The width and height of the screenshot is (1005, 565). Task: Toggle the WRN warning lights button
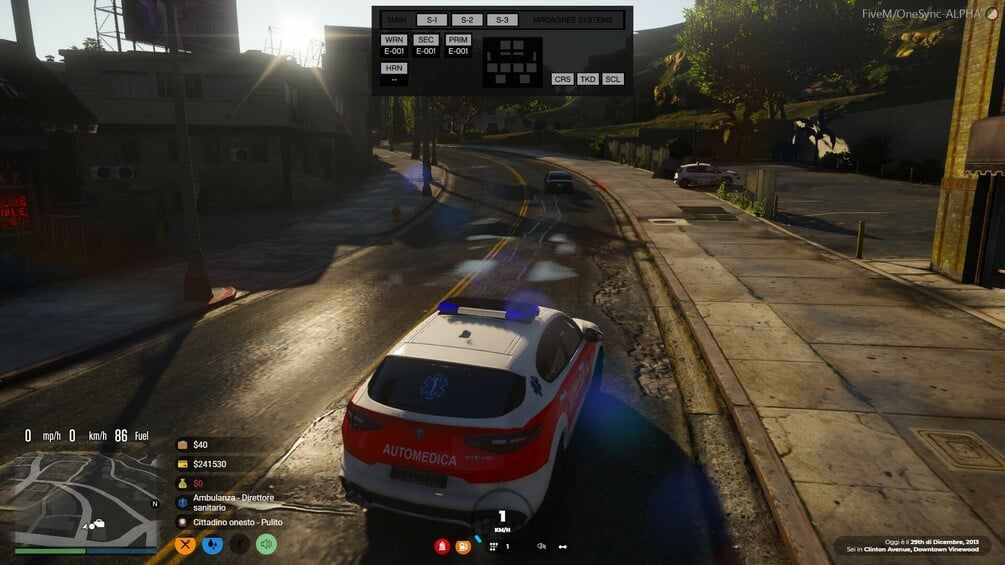pyautogui.click(x=394, y=40)
